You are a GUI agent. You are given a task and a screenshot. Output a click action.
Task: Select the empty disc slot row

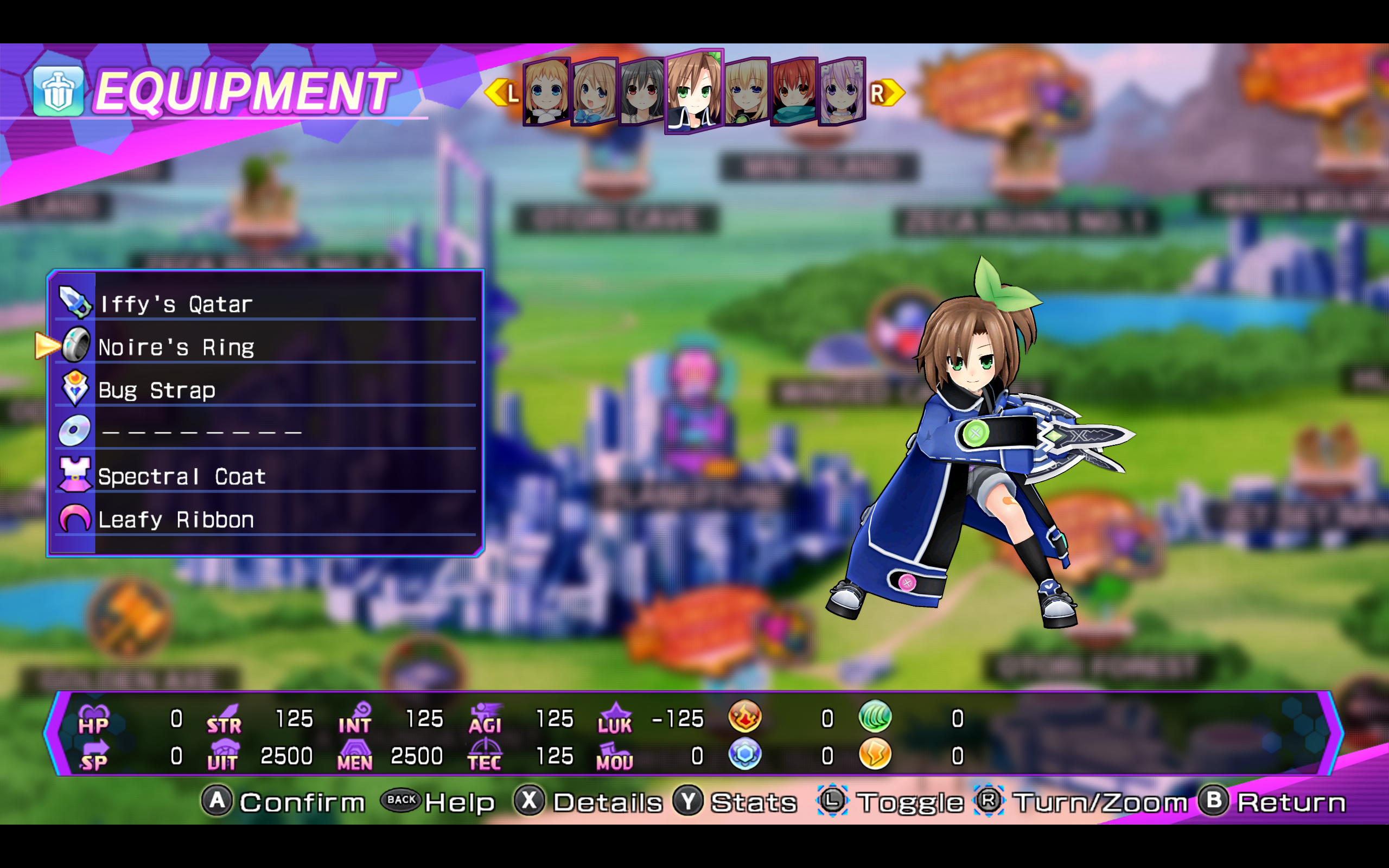265,432
